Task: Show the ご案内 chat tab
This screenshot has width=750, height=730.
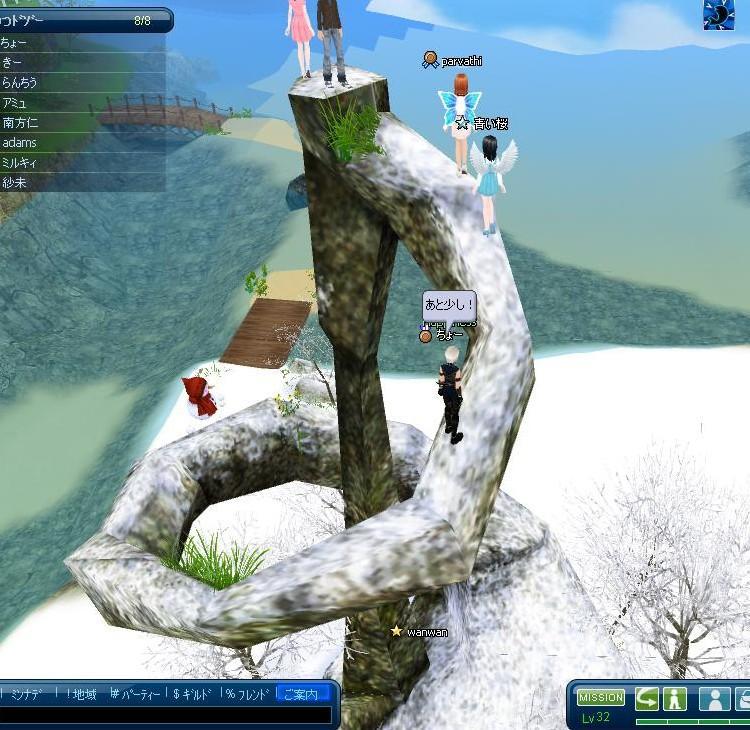Action: click(302, 694)
